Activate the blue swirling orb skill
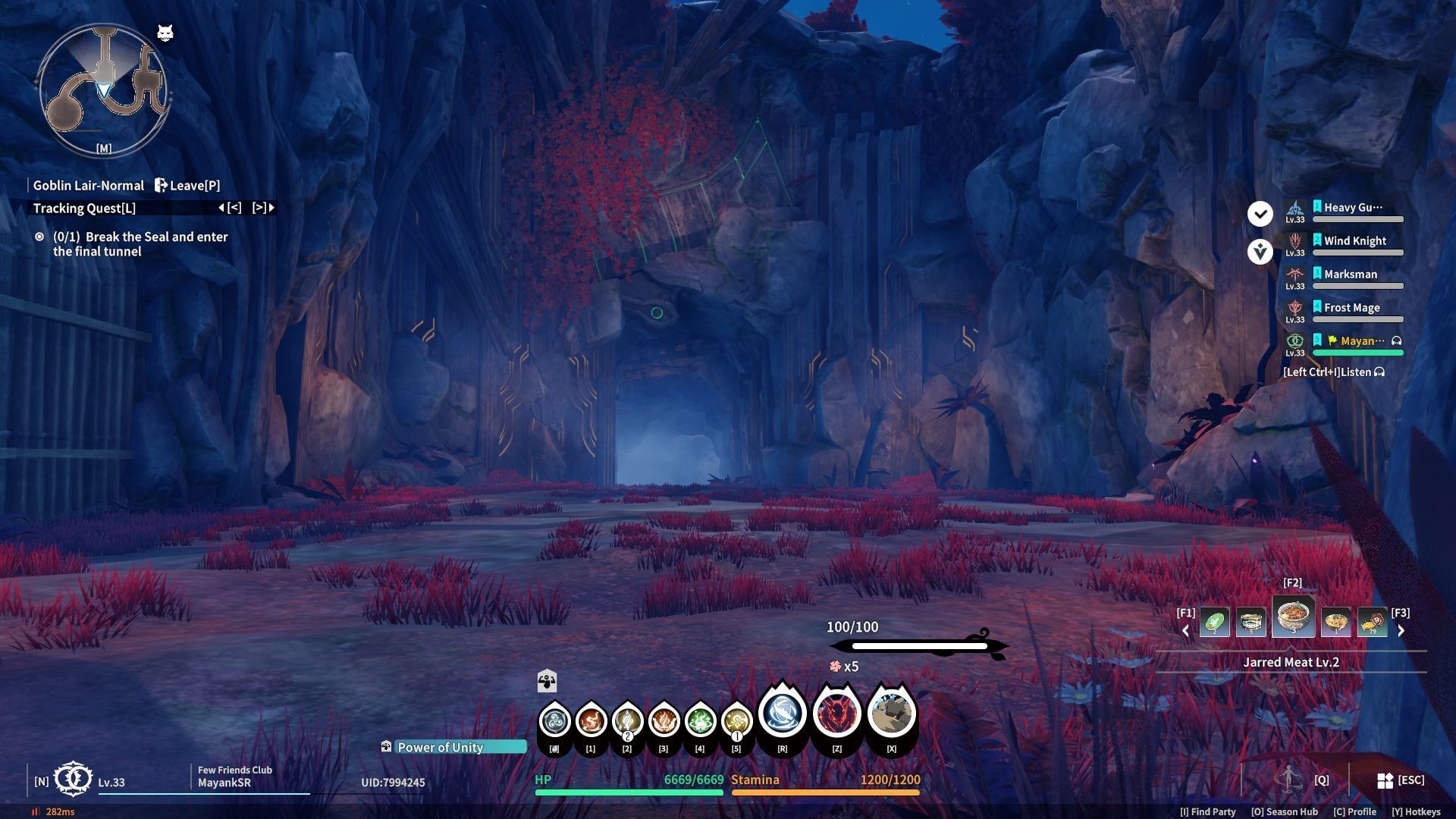 (x=782, y=713)
